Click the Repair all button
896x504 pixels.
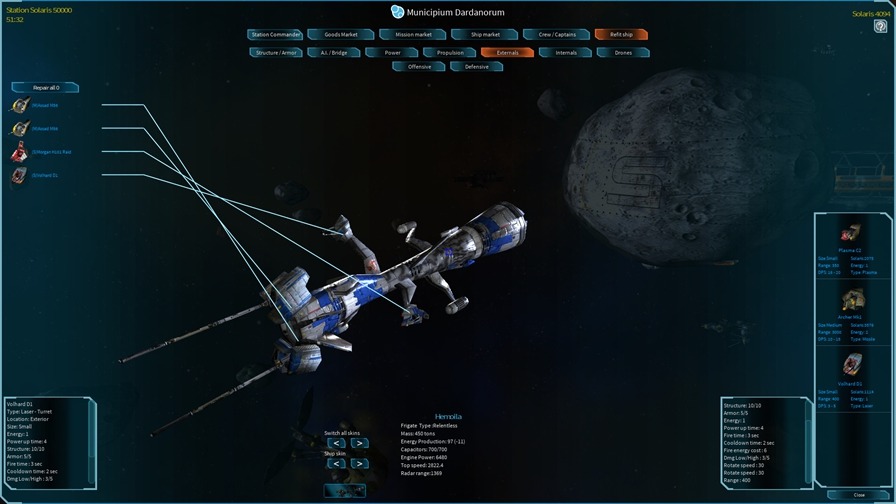click(46, 88)
